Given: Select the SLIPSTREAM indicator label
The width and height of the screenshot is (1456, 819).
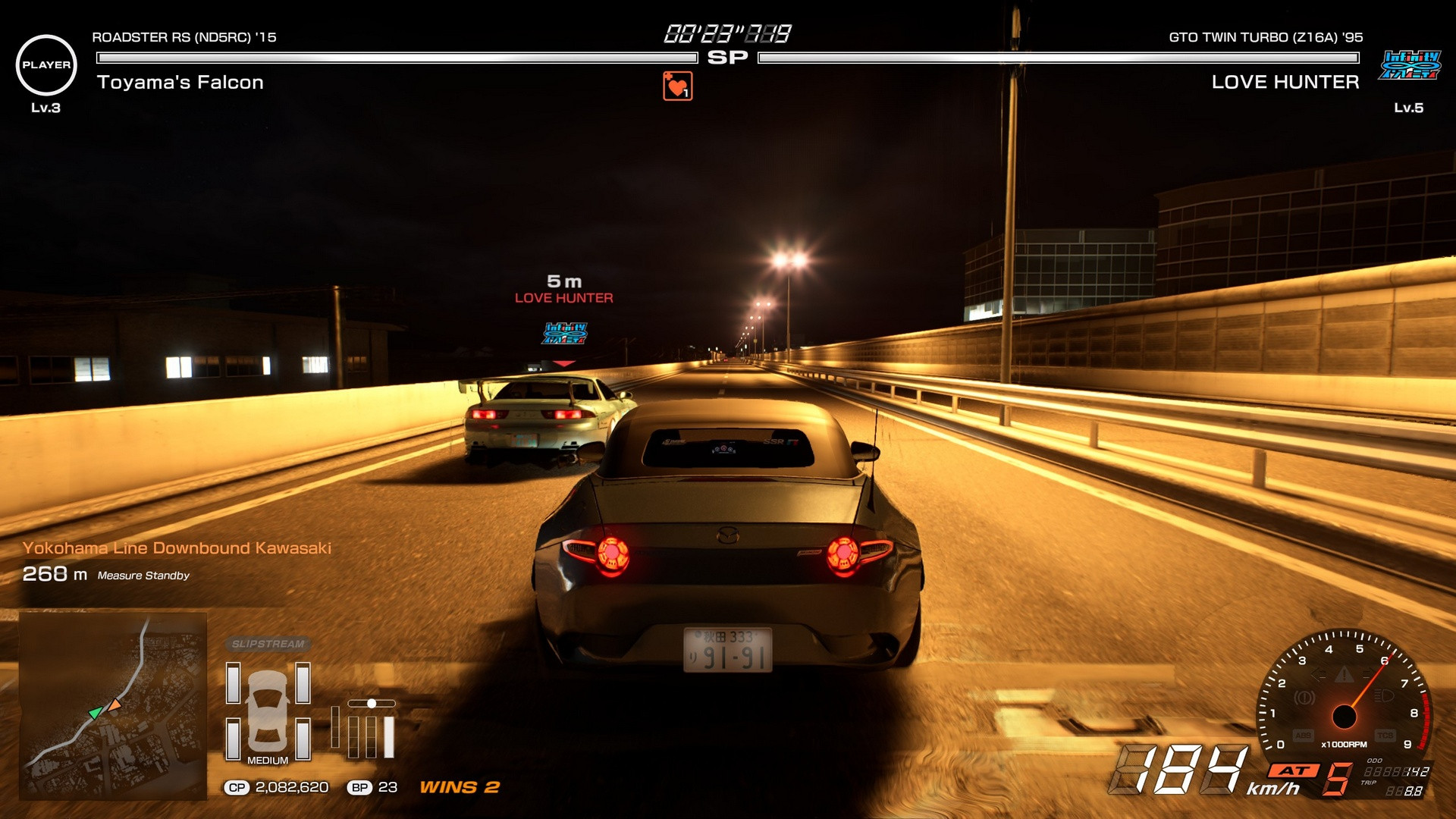Looking at the screenshot, I should pyautogui.click(x=268, y=644).
